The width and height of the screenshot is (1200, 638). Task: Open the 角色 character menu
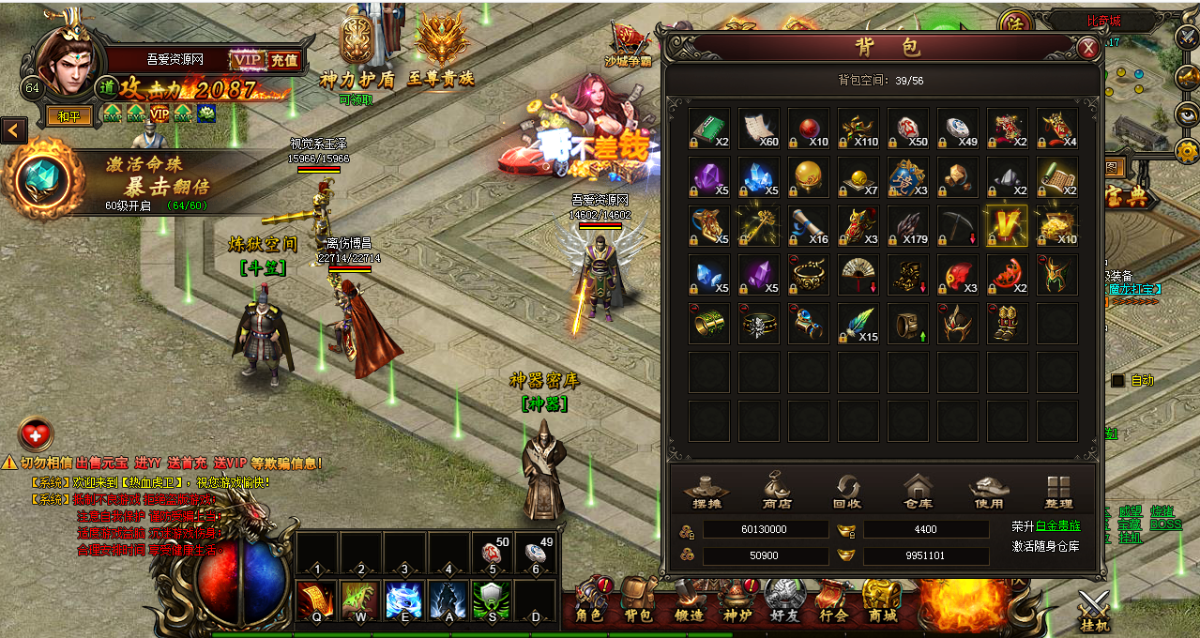pos(591,604)
